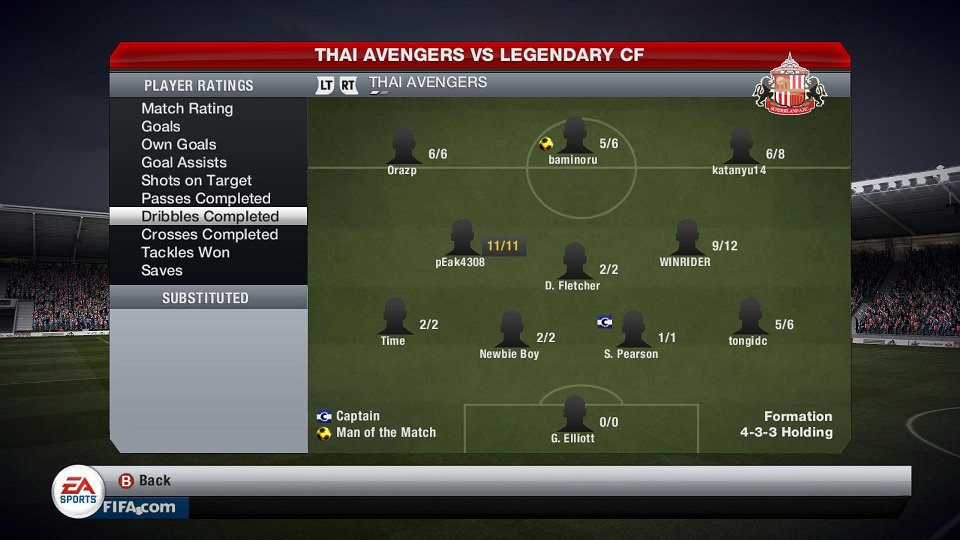Select the Saves stat entry
This screenshot has width=960, height=540.
click(162, 270)
